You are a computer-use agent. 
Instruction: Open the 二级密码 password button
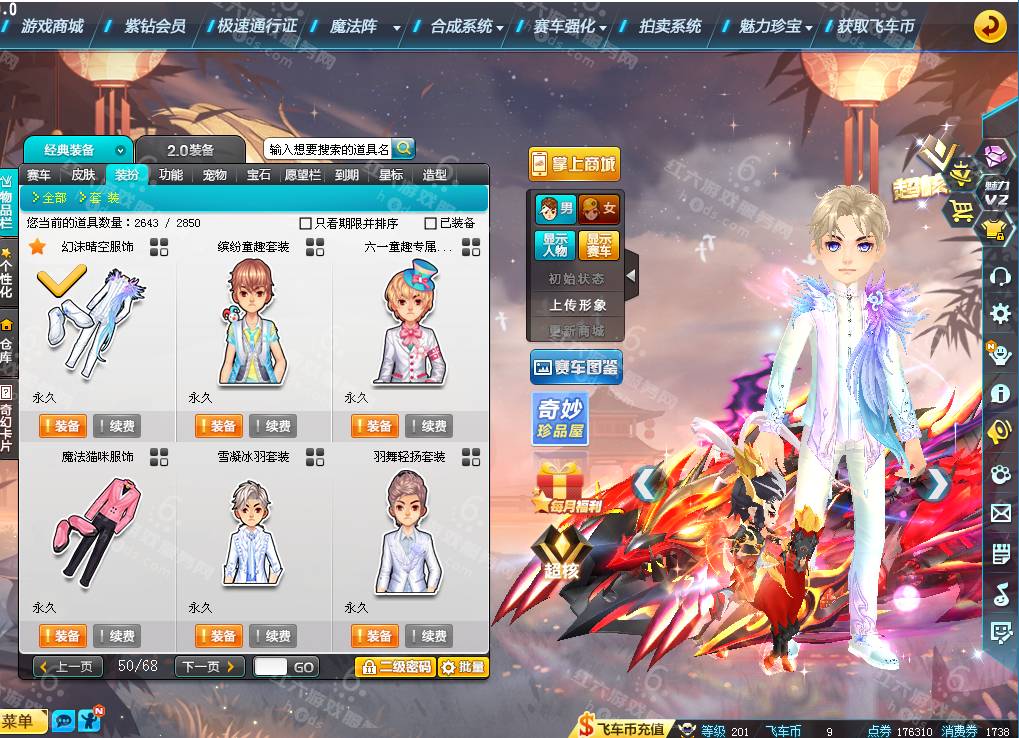pyautogui.click(x=395, y=667)
